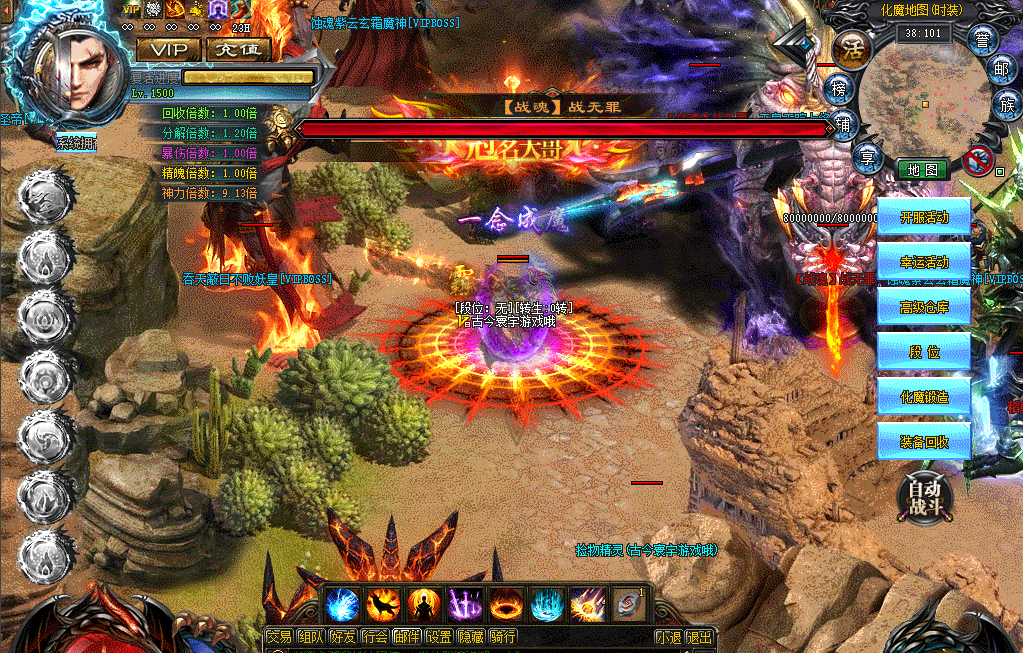Image resolution: width=1023 pixels, height=653 pixels.
Task: Open the 开服活动 server event menu
Action: coord(923,217)
